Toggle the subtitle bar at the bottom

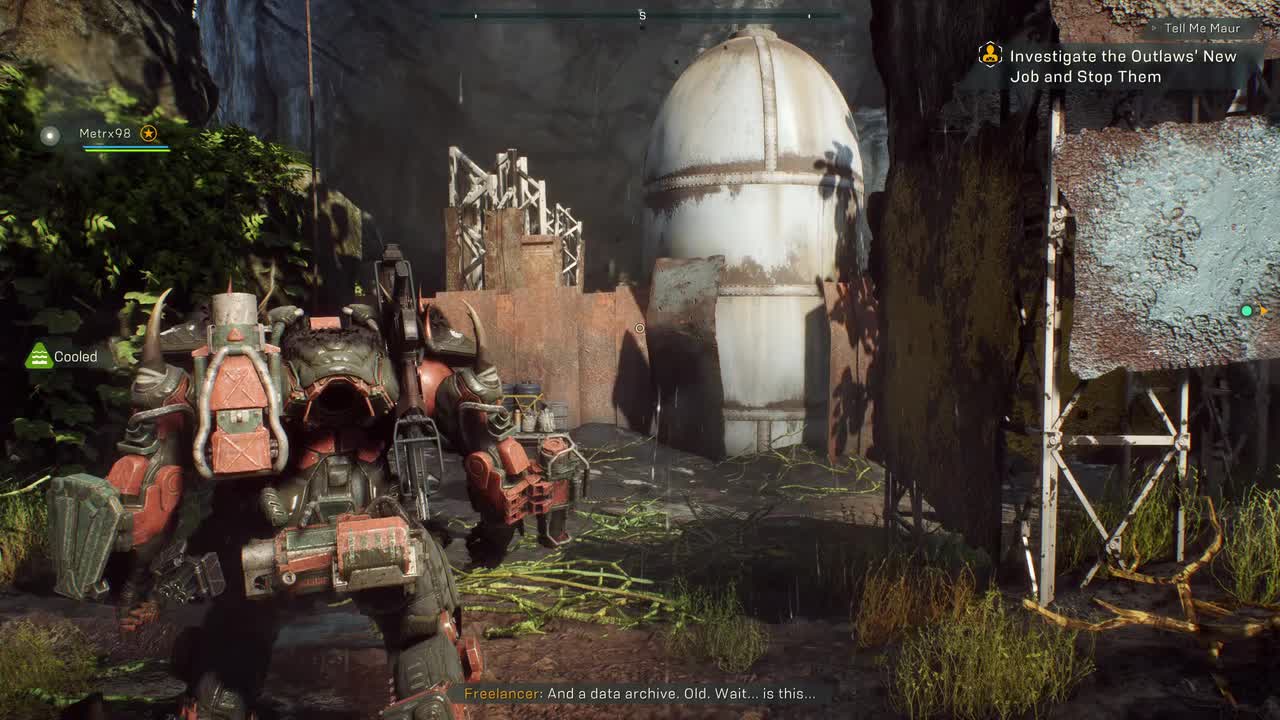pos(640,691)
